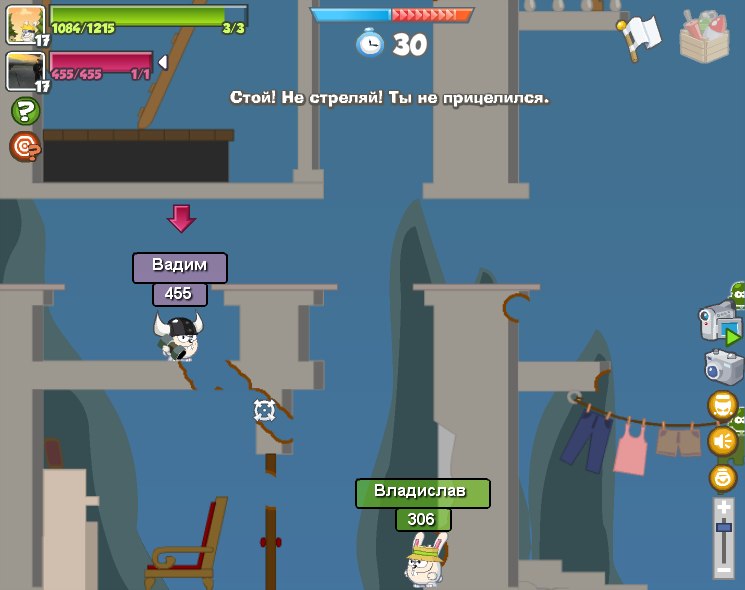745x590 pixels.
Task: Click the blue zoom slider handle
Action: click(724, 526)
